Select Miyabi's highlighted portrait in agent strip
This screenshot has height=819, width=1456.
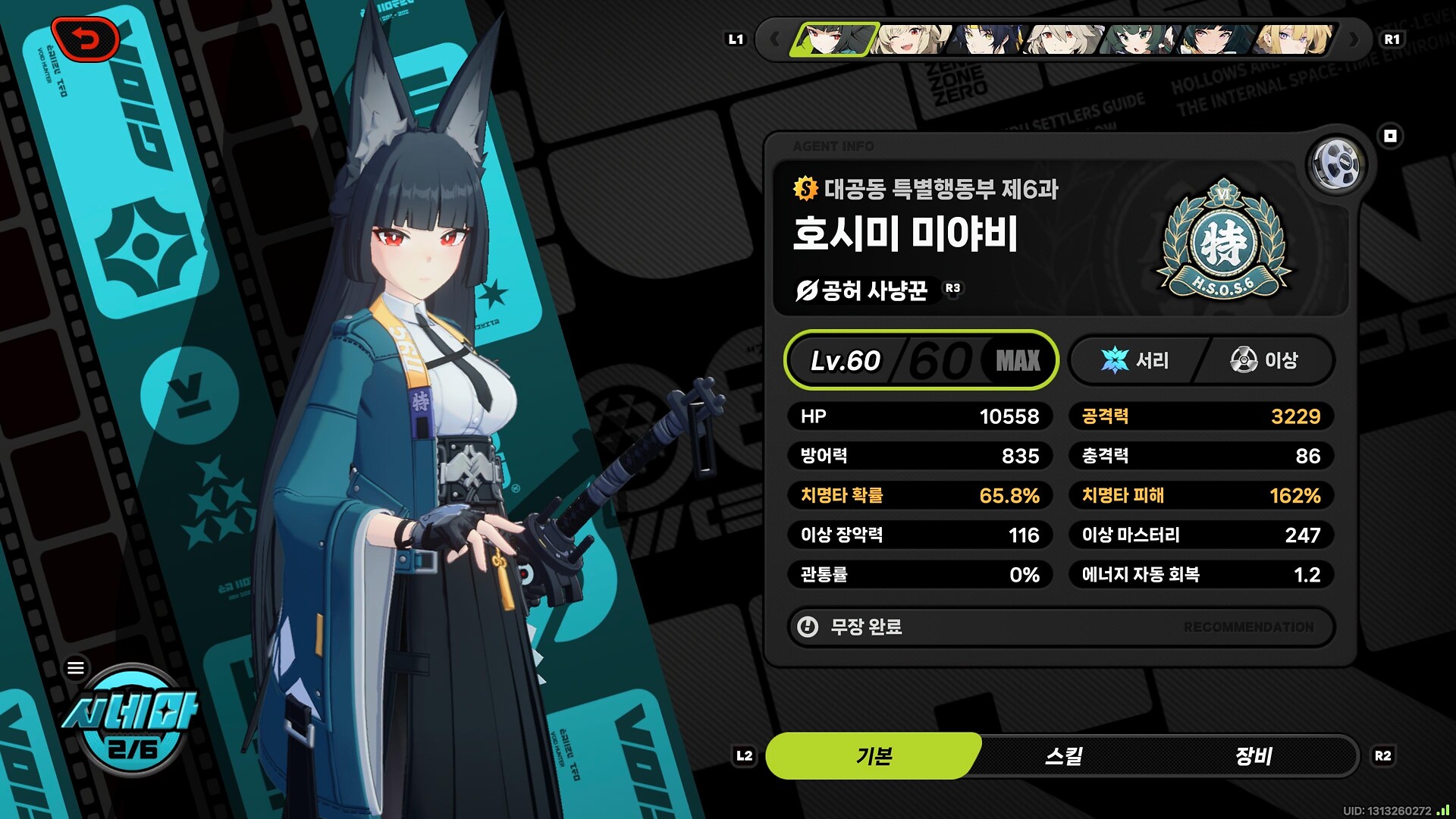tap(833, 39)
